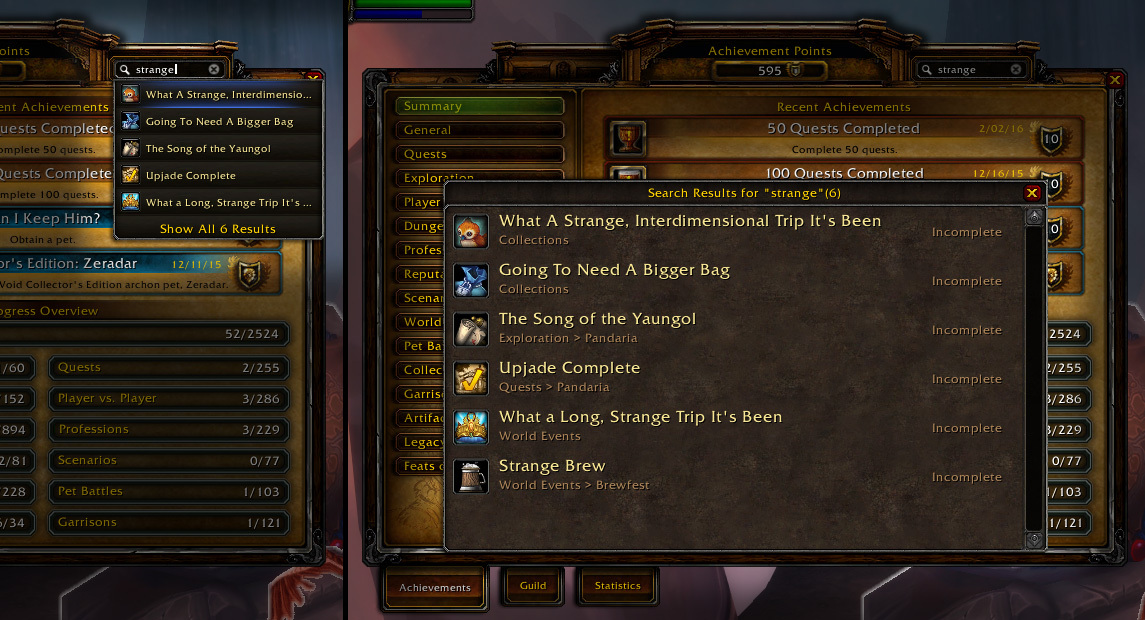
Task: Focus the search box below Achievement Points 595
Action: coord(970,70)
